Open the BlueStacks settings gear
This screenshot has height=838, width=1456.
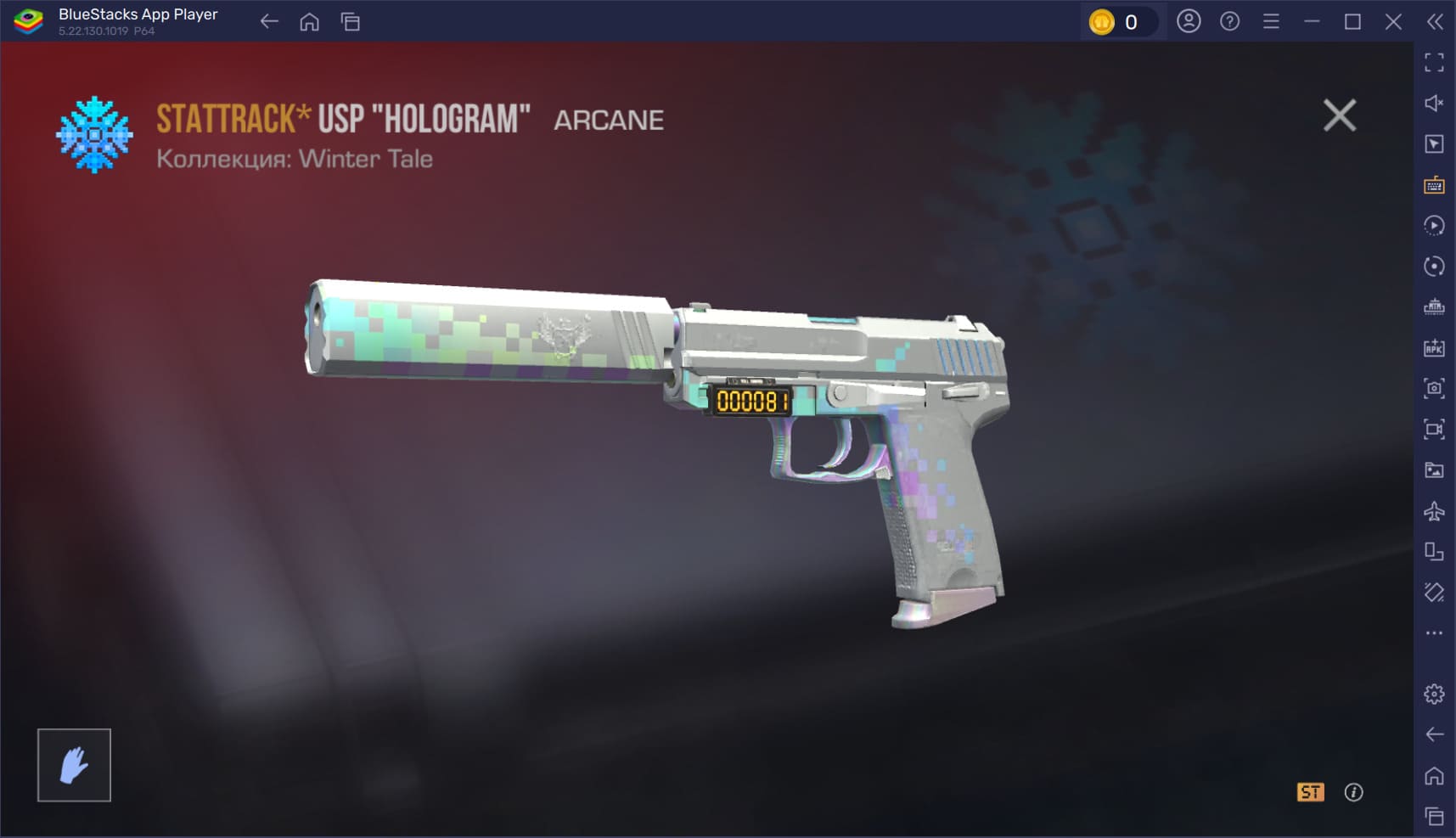tap(1434, 694)
